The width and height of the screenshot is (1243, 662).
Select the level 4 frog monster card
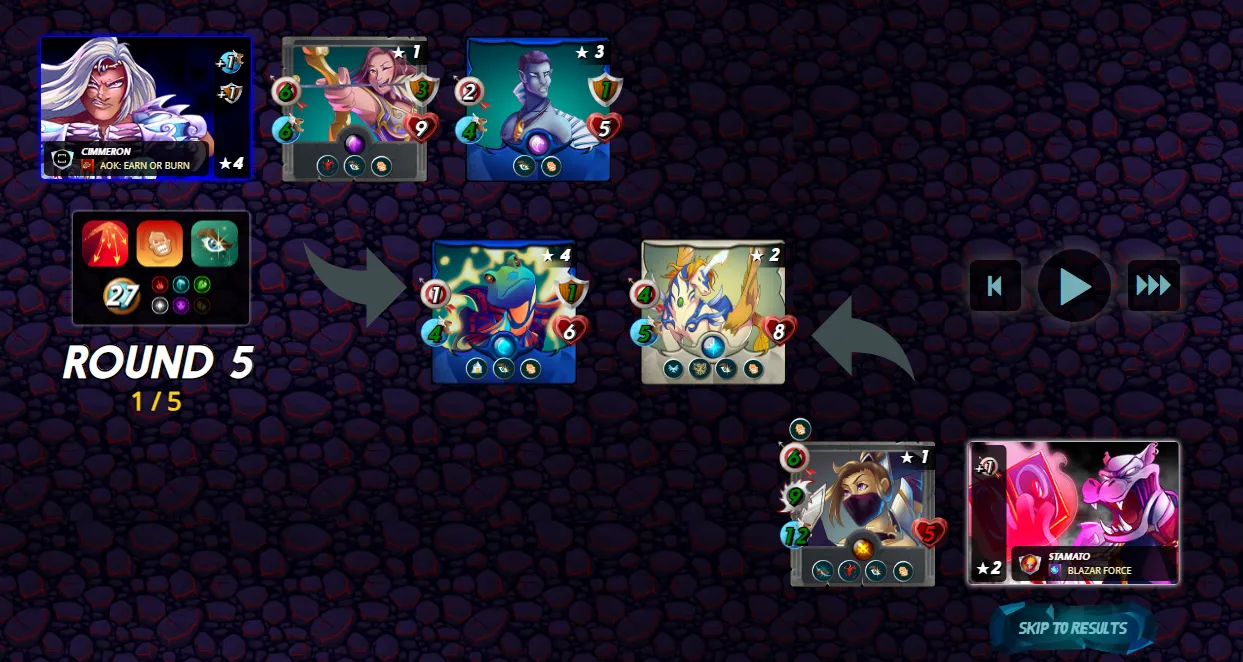tap(504, 312)
